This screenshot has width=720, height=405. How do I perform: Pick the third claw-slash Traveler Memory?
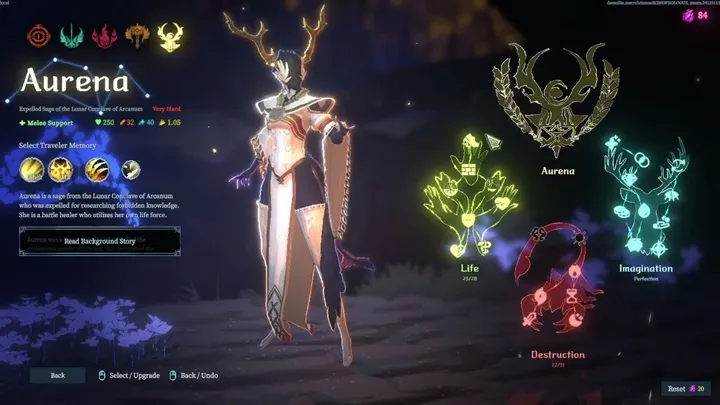coord(97,169)
